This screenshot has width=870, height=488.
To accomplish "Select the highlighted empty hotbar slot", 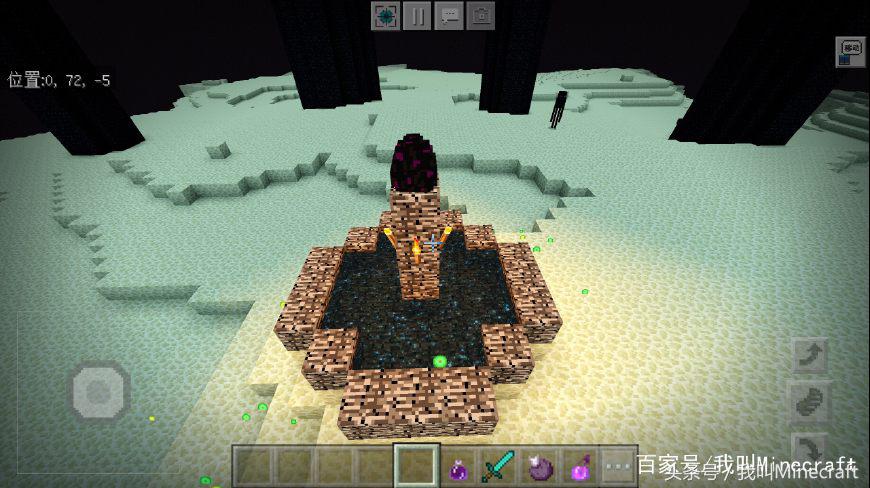I will (416, 466).
